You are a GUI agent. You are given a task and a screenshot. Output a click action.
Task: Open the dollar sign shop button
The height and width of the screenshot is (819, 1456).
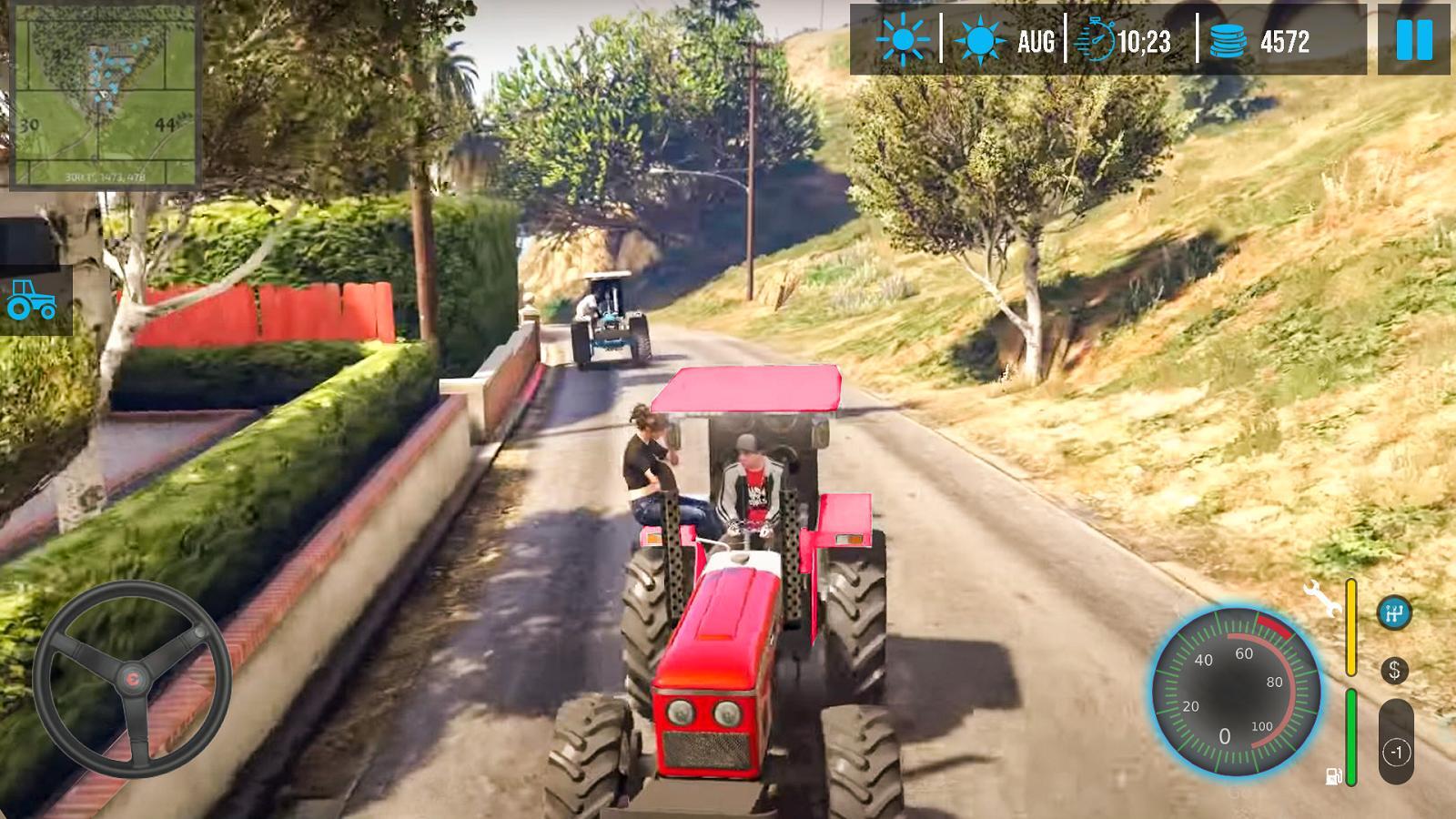(1394, 671)
